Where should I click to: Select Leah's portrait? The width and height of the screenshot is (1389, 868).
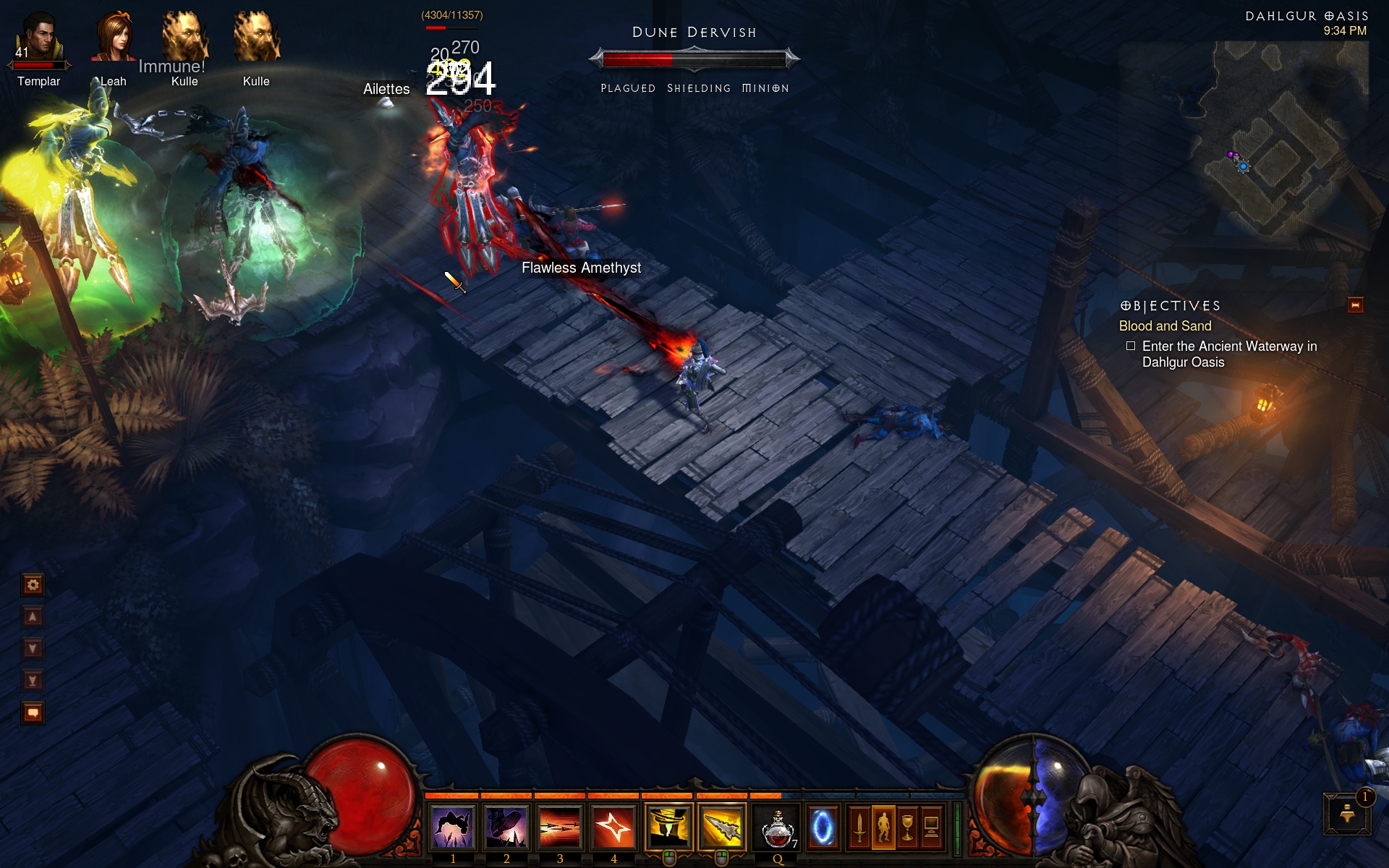113,38
